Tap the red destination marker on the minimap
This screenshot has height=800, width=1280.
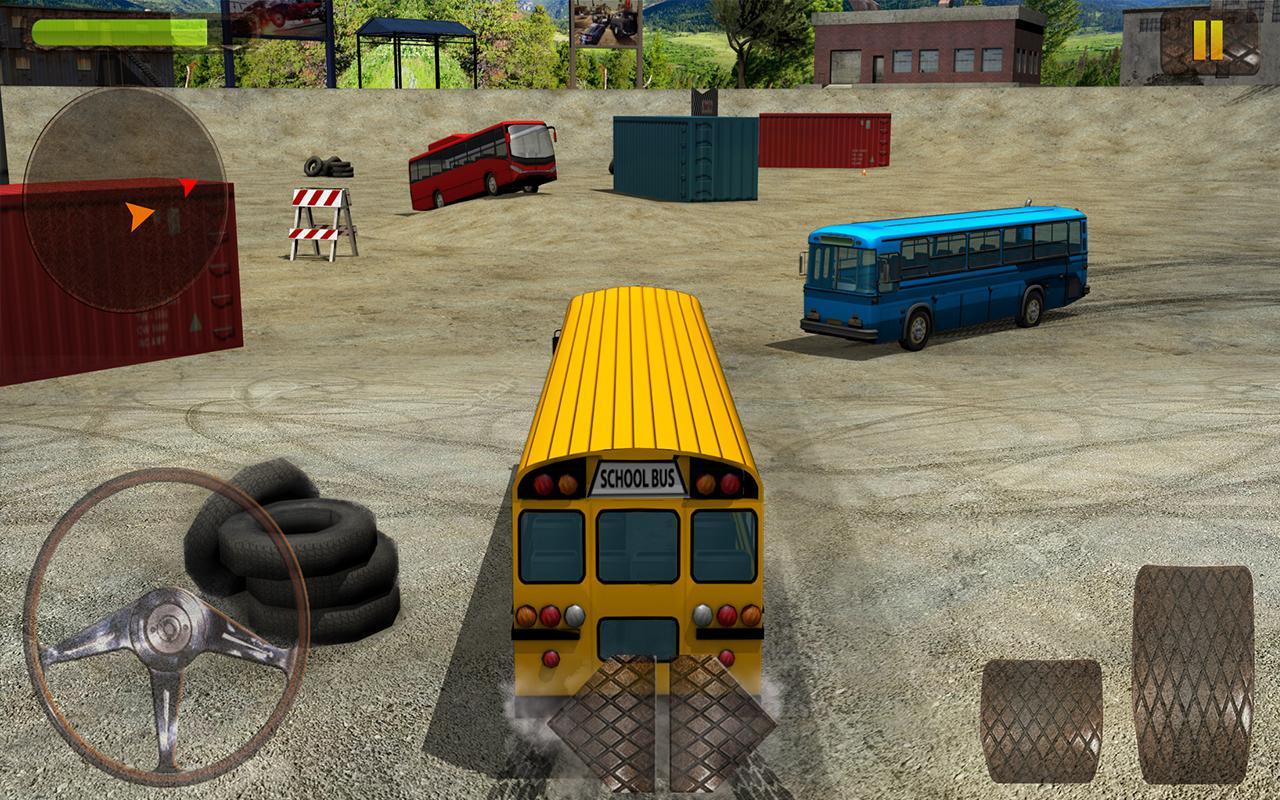(x=187, y=188)
